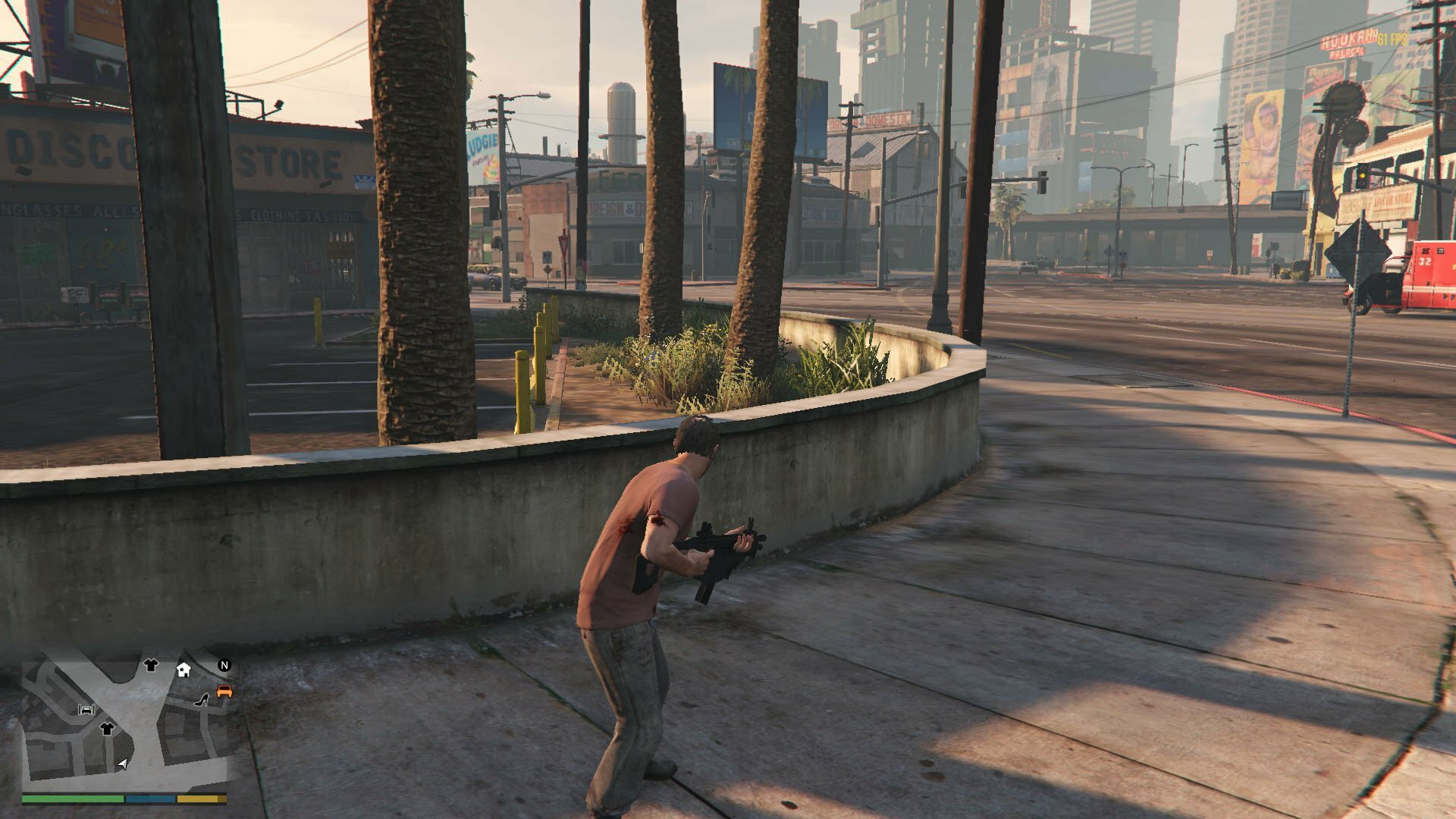Screen dimensions: 1456x819
Task: Click the high heel strip club marker
Action: click(203, 698)
